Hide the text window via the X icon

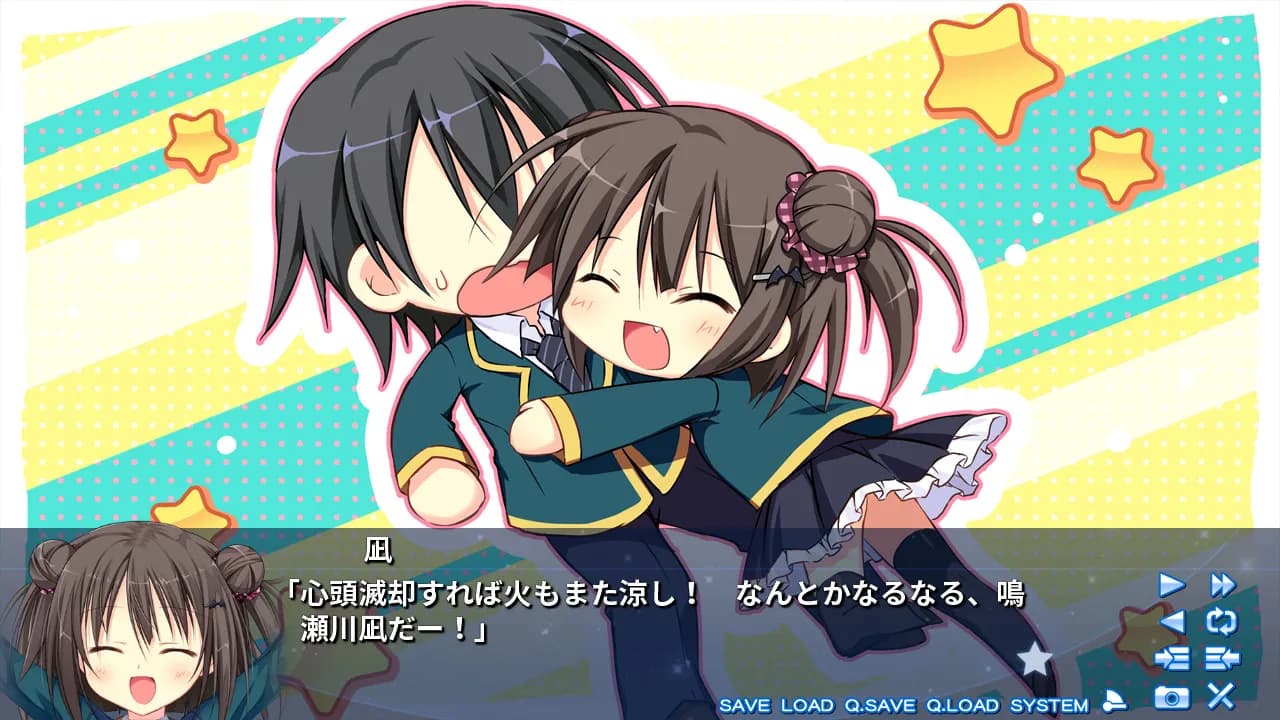pyautogui.click(x=1222, y=696)
